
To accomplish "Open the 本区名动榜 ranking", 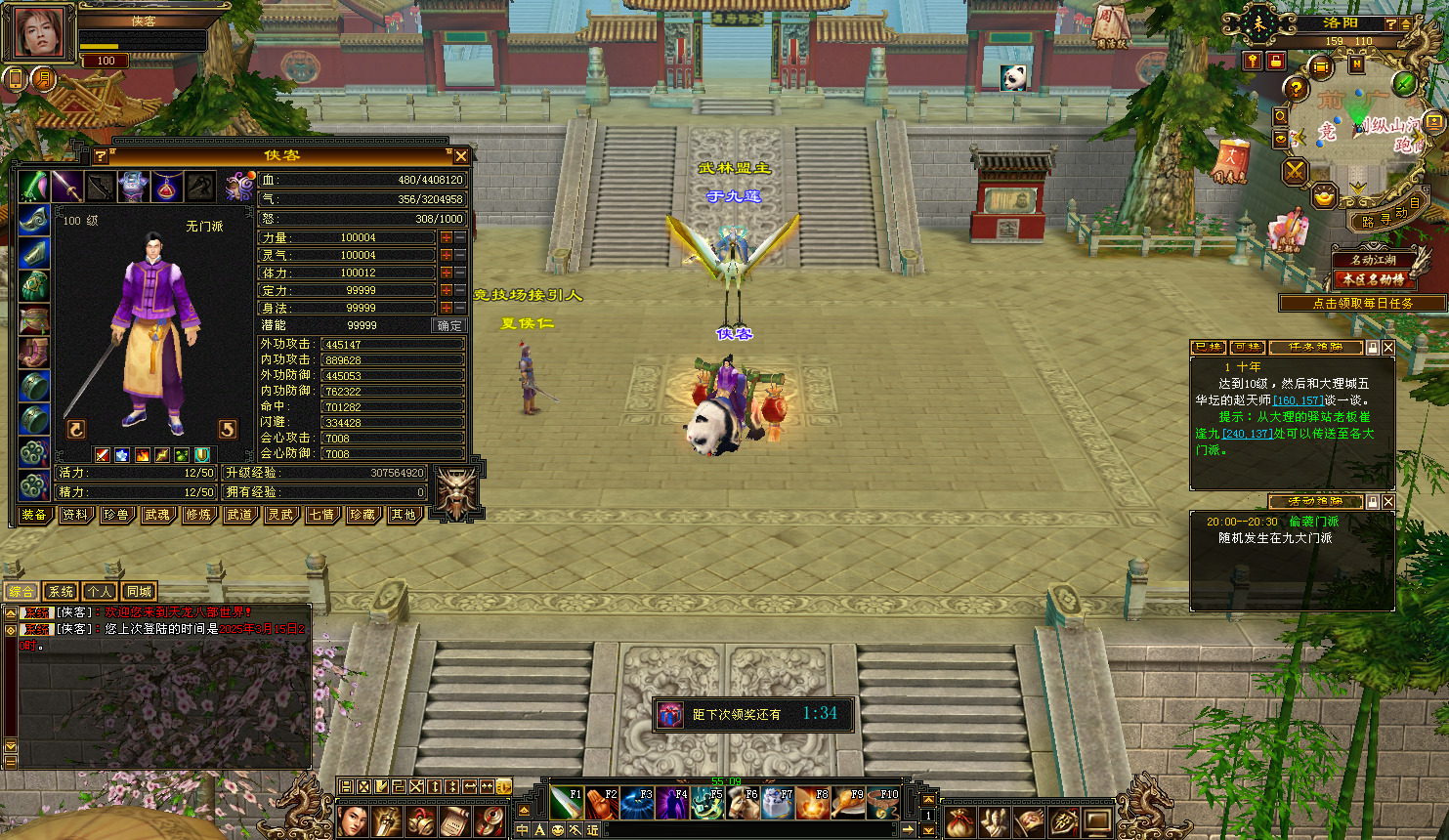I will [x=1373, y=279].
